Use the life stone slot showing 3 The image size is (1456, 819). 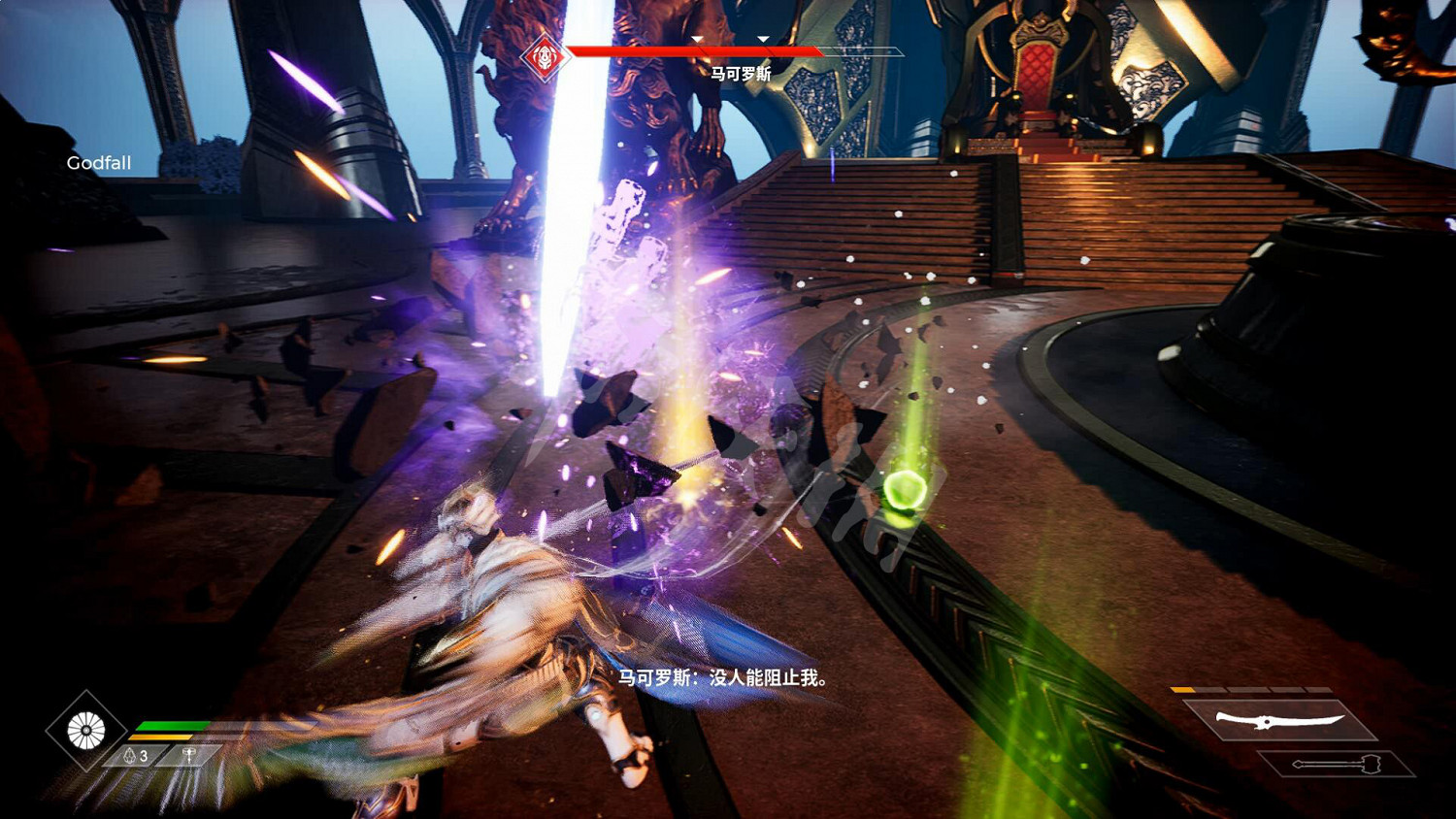pos(137,756)
